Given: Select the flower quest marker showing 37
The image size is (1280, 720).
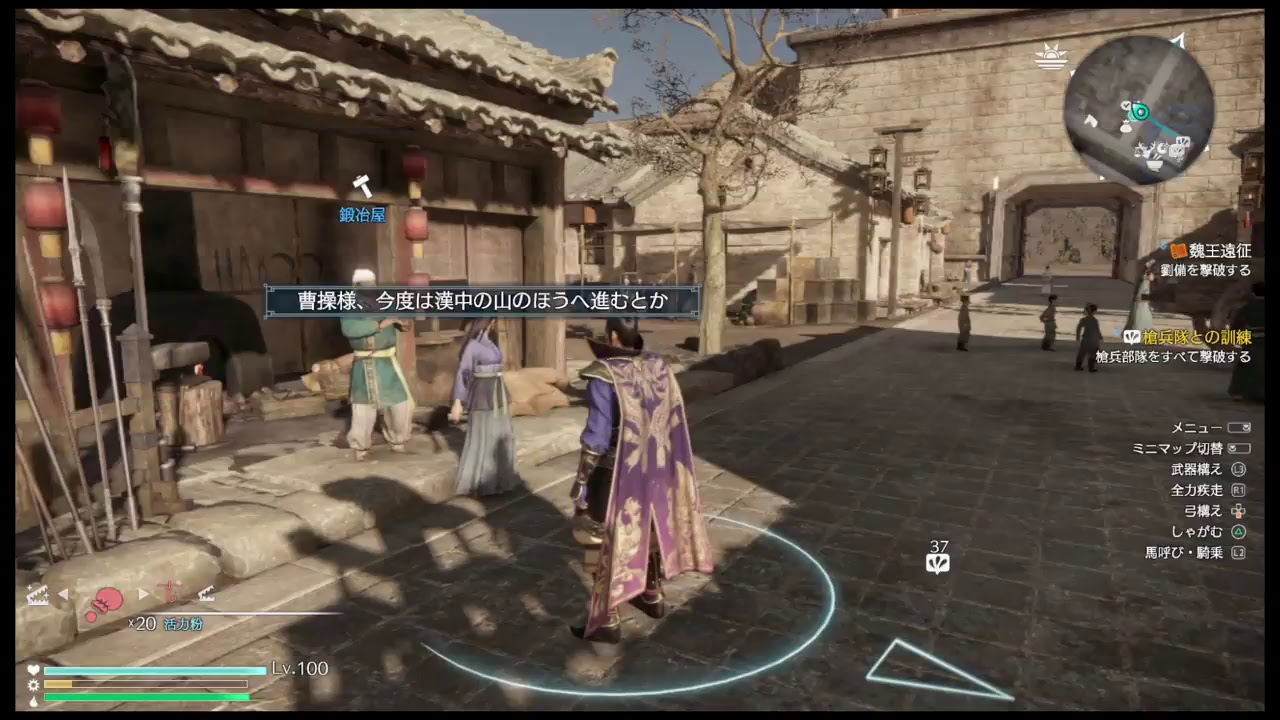Looking at the screenshot, I should click(x=939, y=563).
